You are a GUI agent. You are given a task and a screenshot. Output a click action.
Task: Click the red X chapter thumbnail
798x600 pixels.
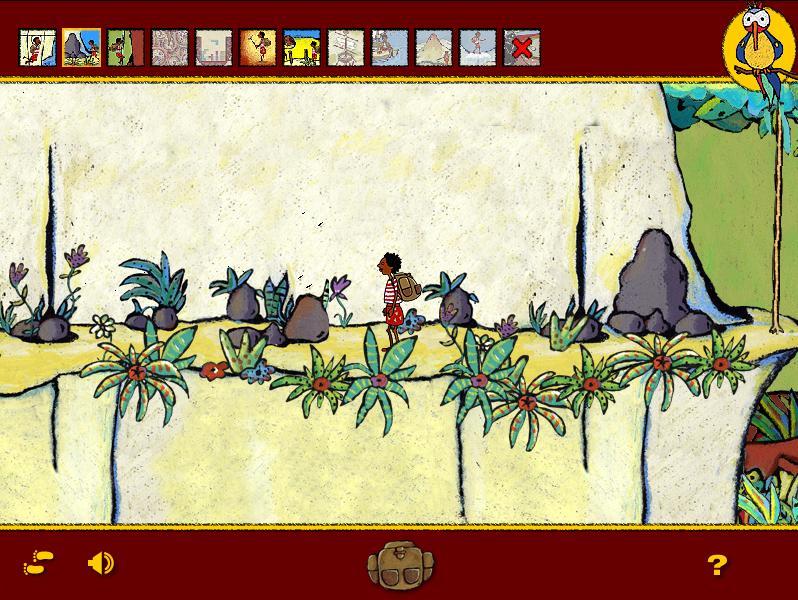(521, 47)
